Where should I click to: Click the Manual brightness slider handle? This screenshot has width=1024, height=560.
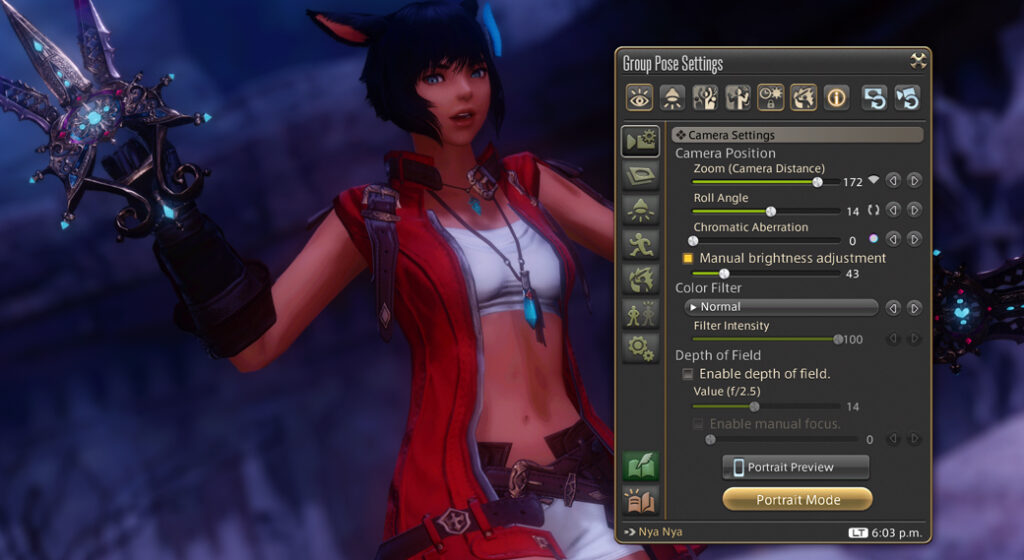pos(724,273)
